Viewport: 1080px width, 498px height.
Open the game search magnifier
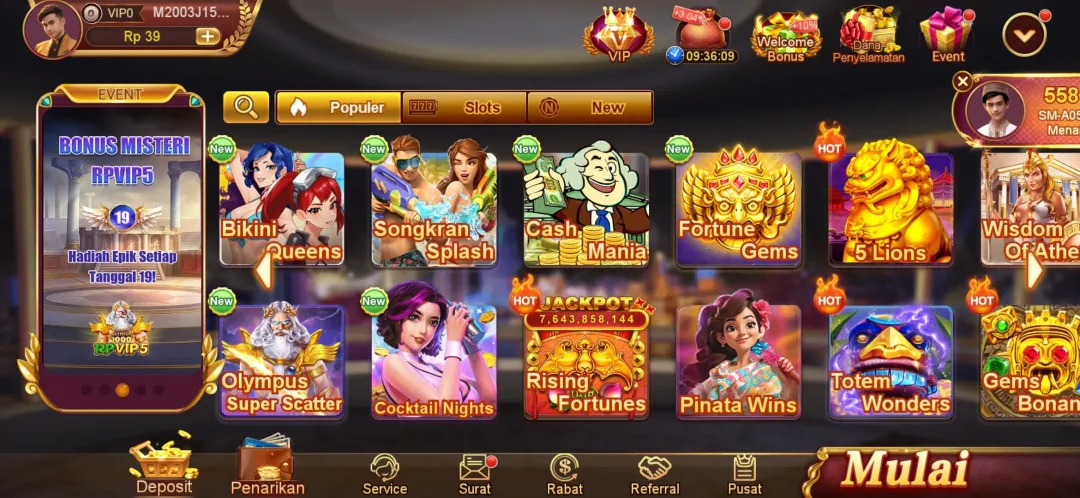[245, 107]
